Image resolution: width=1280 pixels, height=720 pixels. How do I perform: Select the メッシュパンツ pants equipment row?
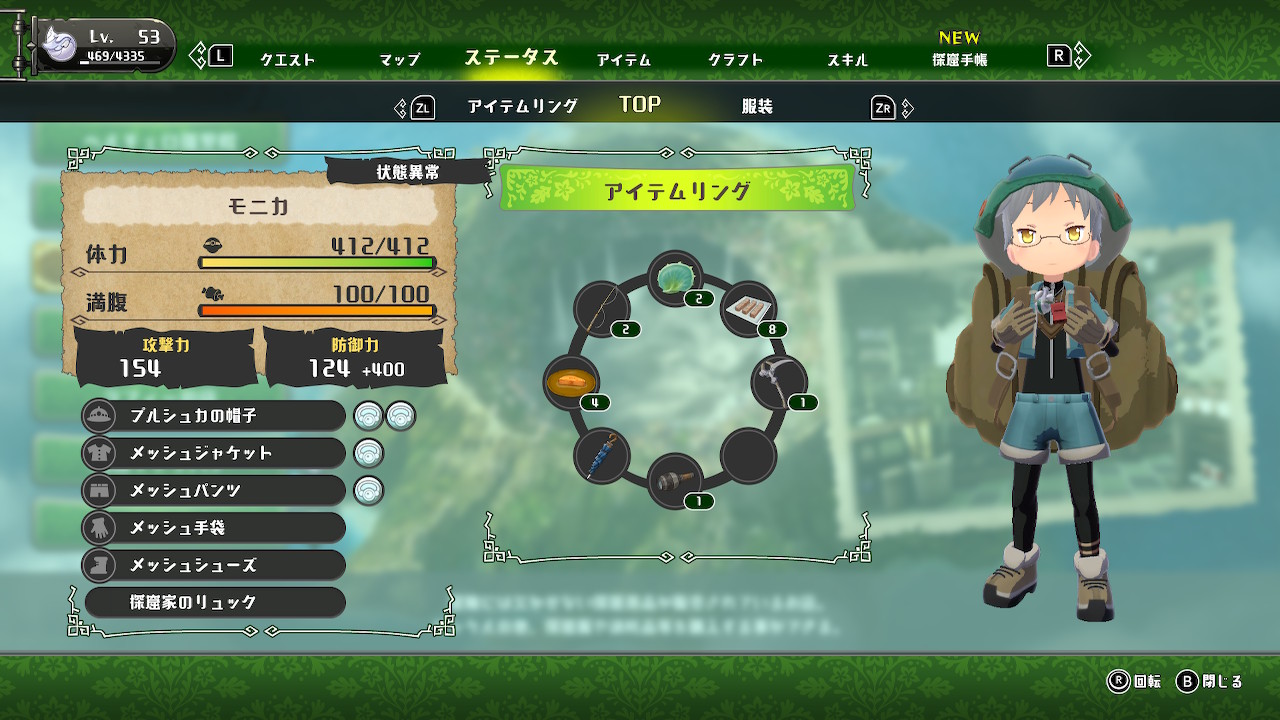(x=214, y=490)
